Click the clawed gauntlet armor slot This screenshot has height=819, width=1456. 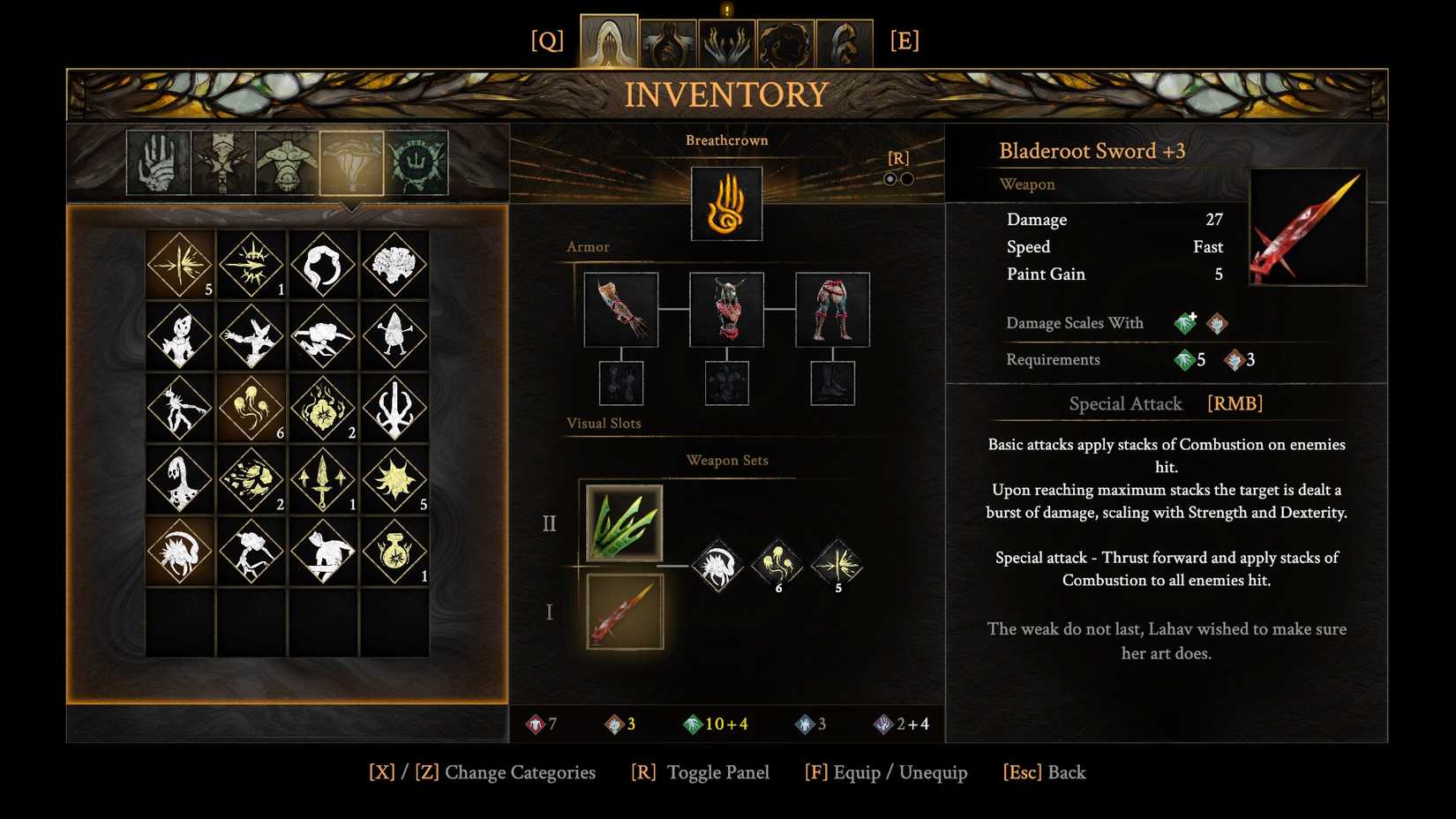pyautogui.click(x=622, y=310)
